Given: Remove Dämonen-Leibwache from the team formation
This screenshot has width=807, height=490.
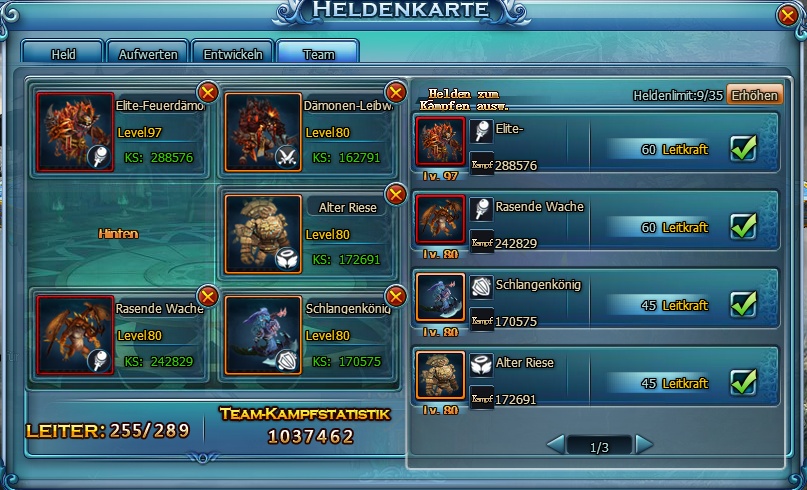Looking at the screenshot, I should point(396,93).
